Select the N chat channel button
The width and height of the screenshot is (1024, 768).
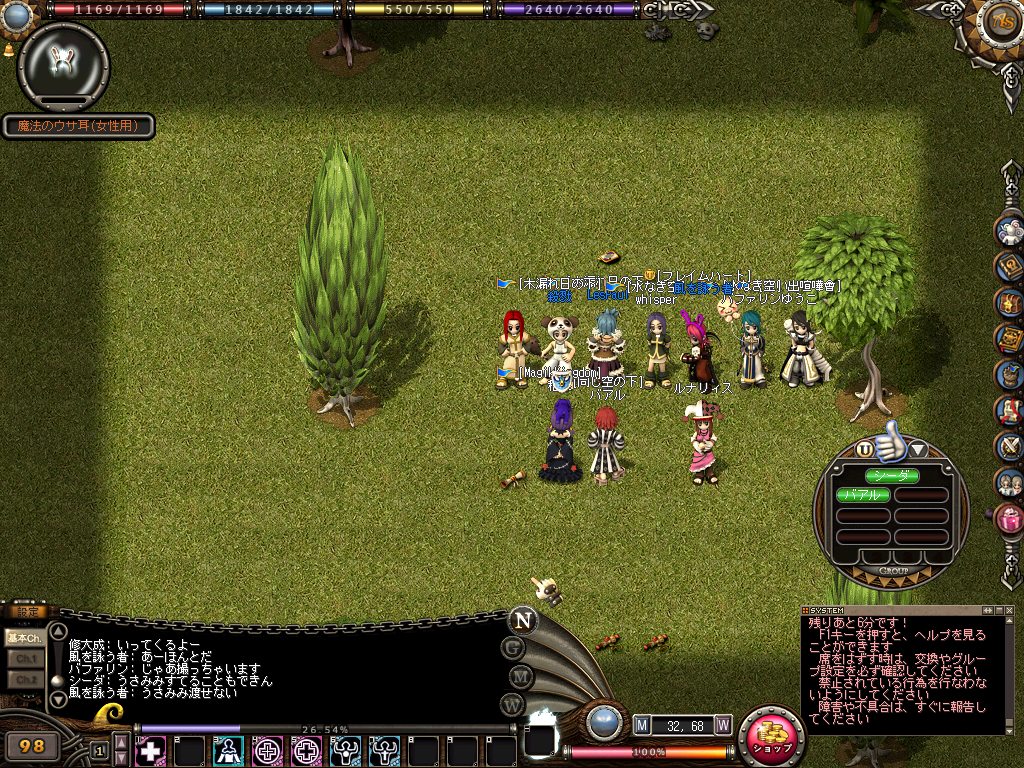521,620
